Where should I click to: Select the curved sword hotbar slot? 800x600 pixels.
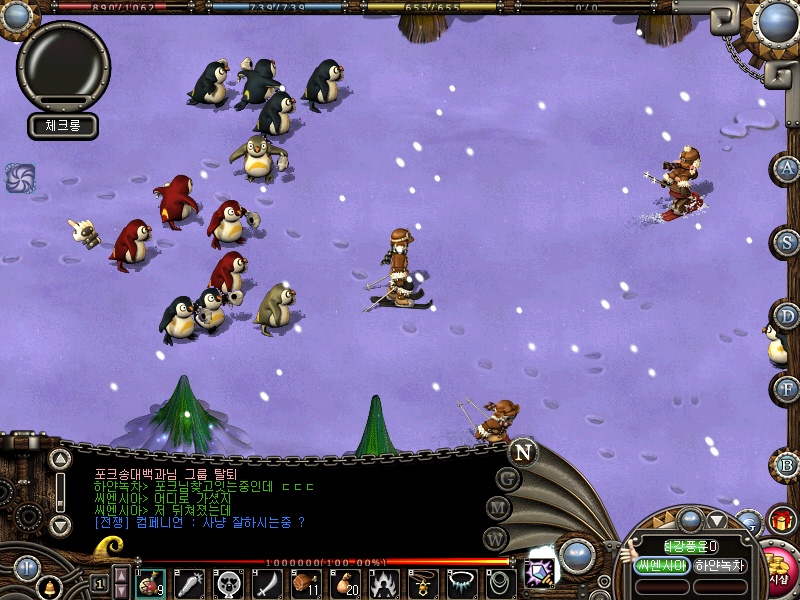[x=267, y=583]
